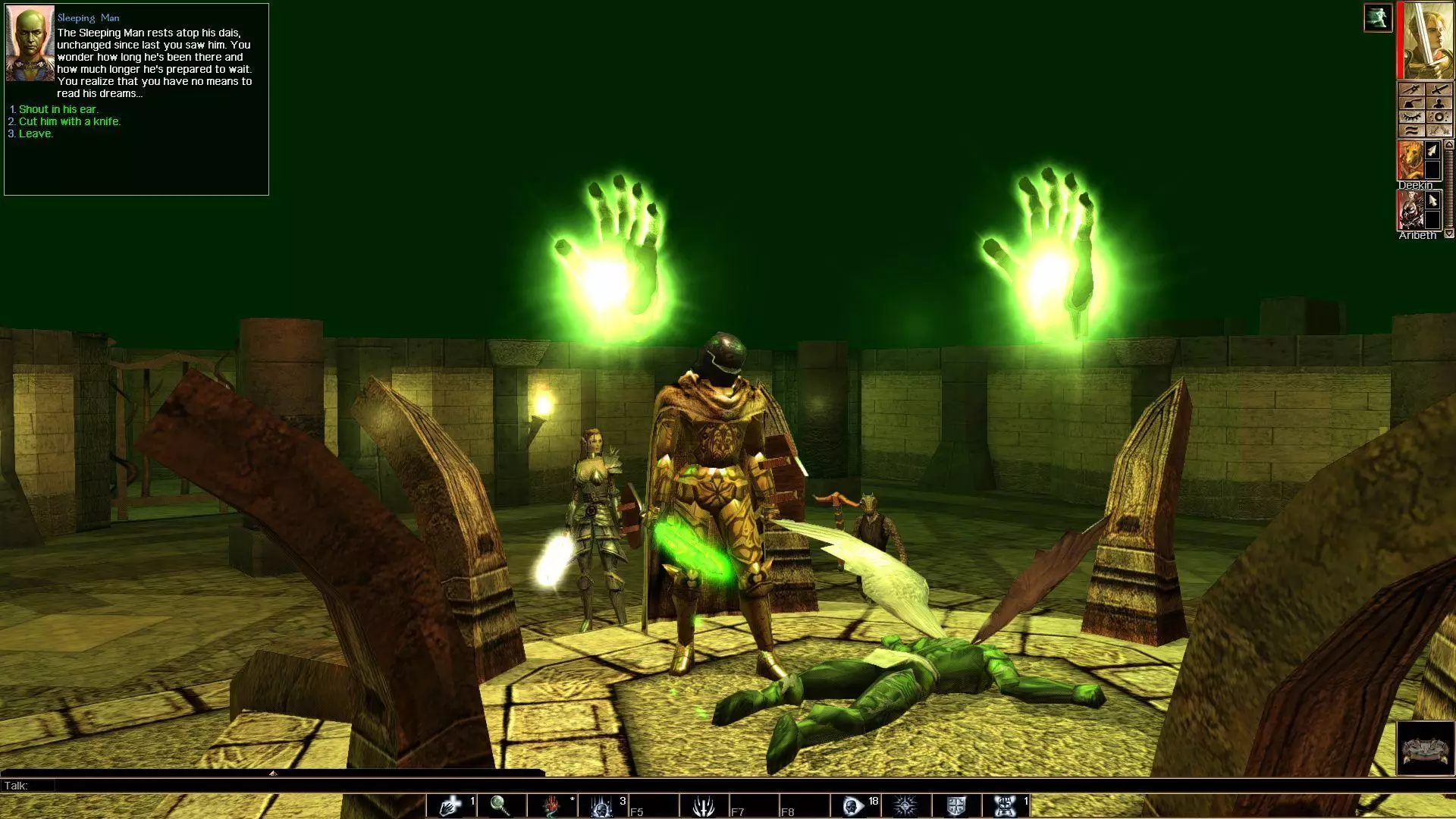
Task: Click the shield emblem spell quickslot
Action: coord(956,805)
